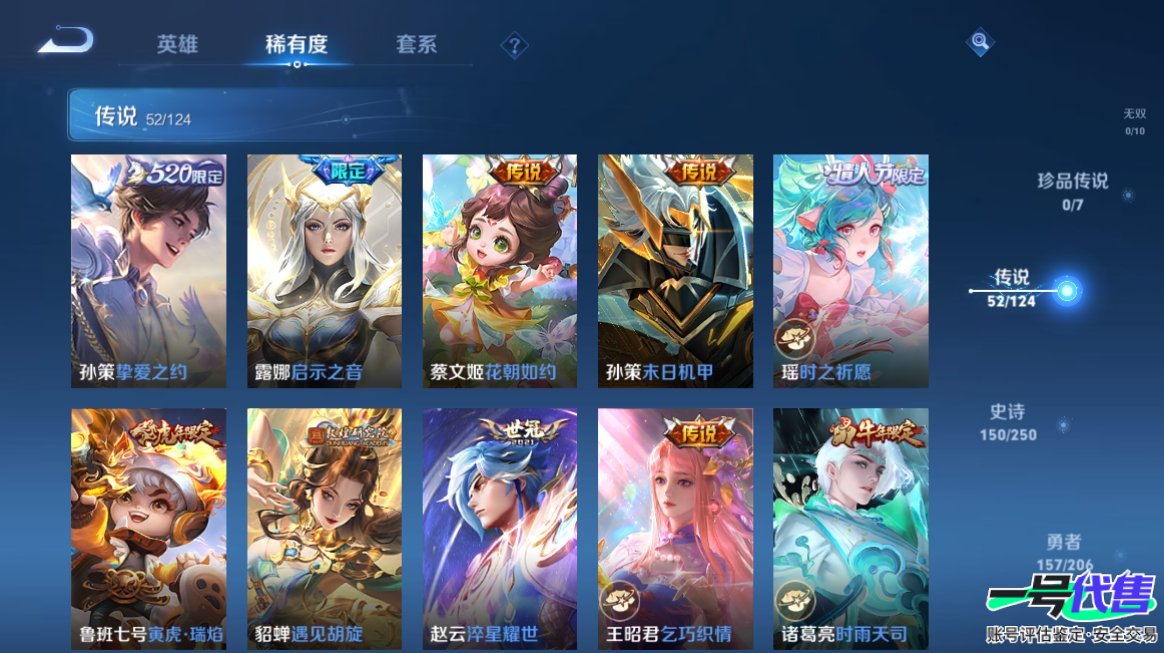Viewport: 1164px width, 653px height.
Task: Select the 稀有度 tab
Action: [x=296, y=45]
